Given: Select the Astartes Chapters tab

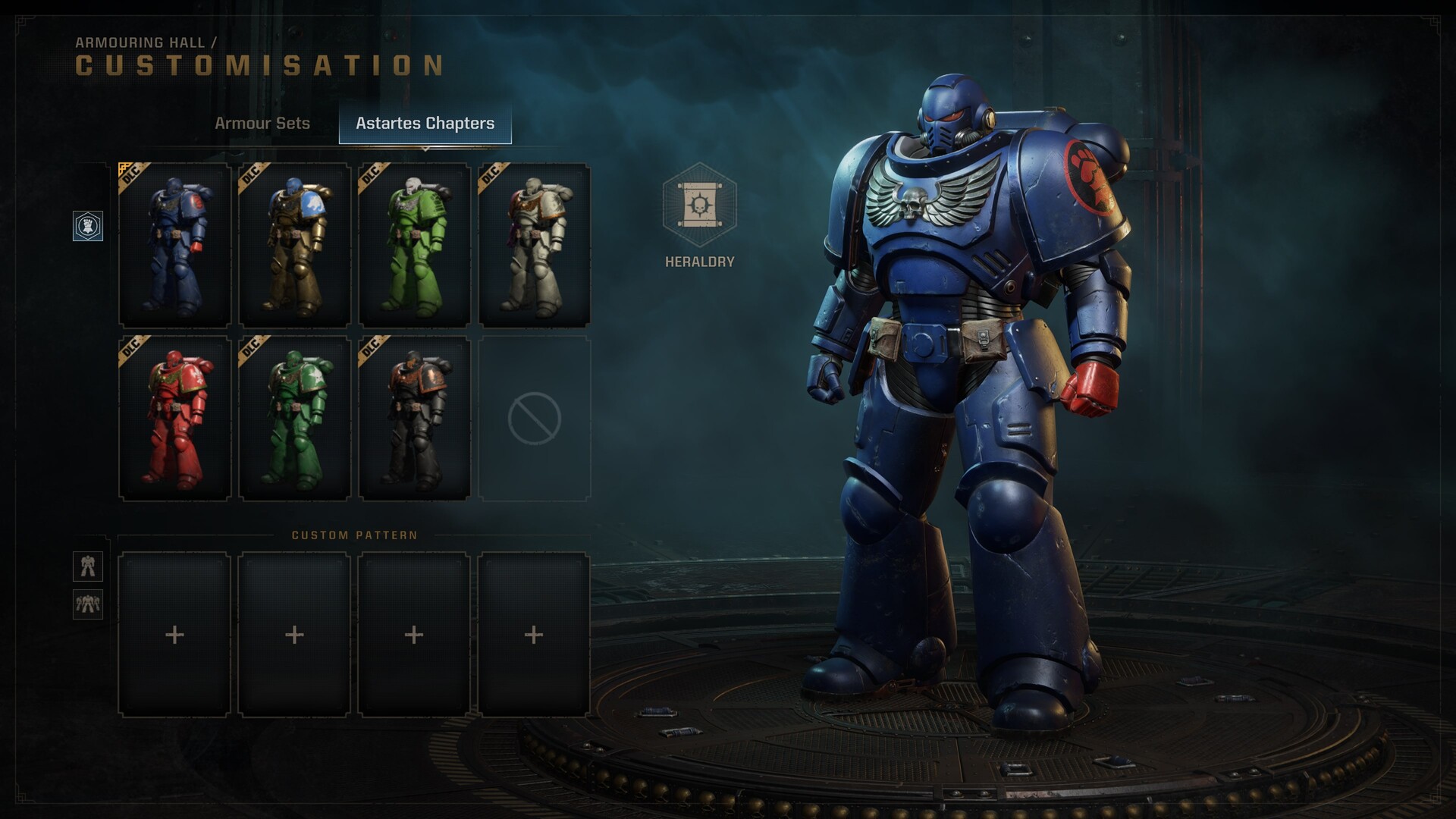Looking at the screenshot, I should click(x=425, y=124).
